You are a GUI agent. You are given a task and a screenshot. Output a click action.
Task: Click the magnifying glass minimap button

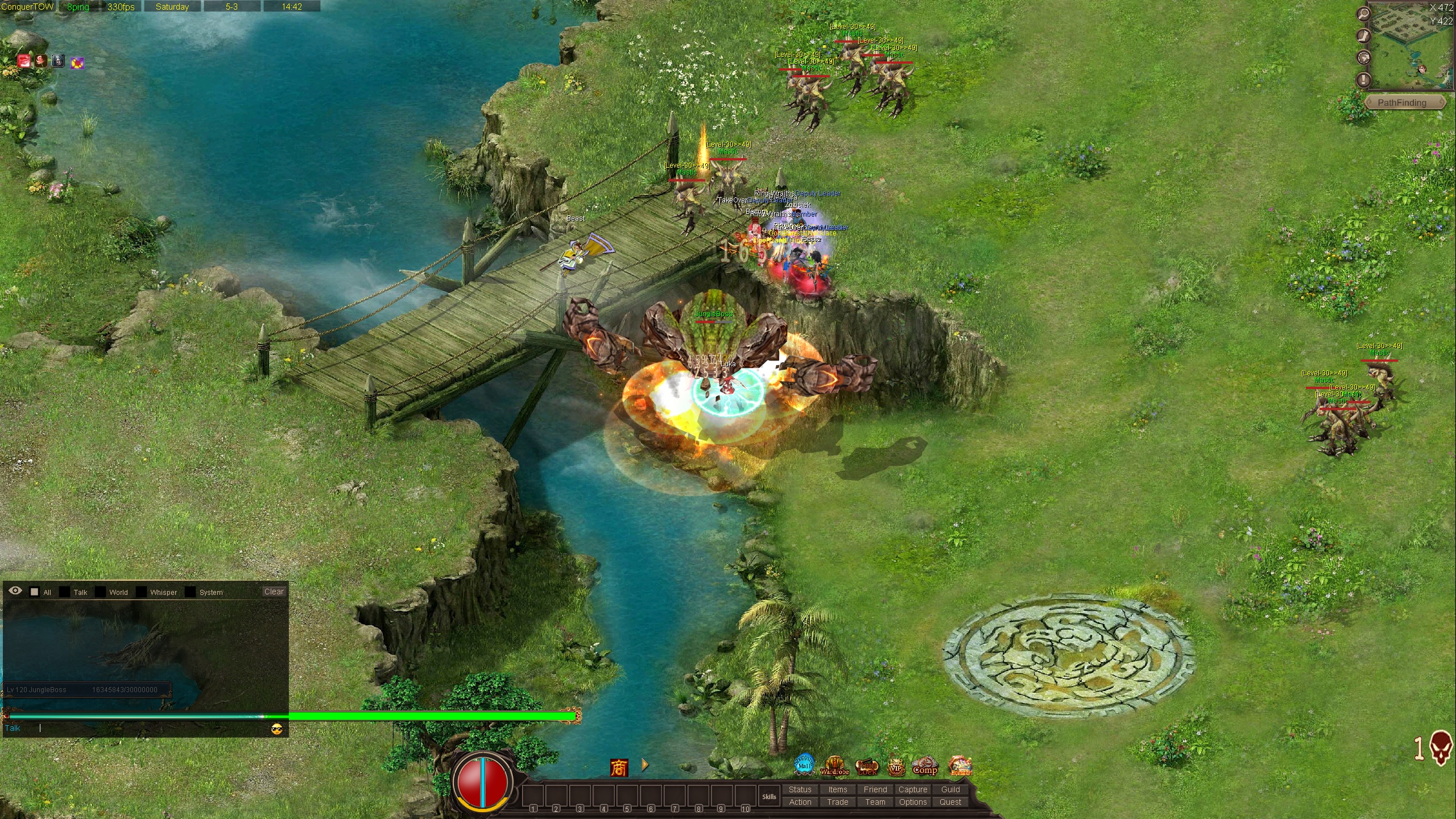(1363, 14)
